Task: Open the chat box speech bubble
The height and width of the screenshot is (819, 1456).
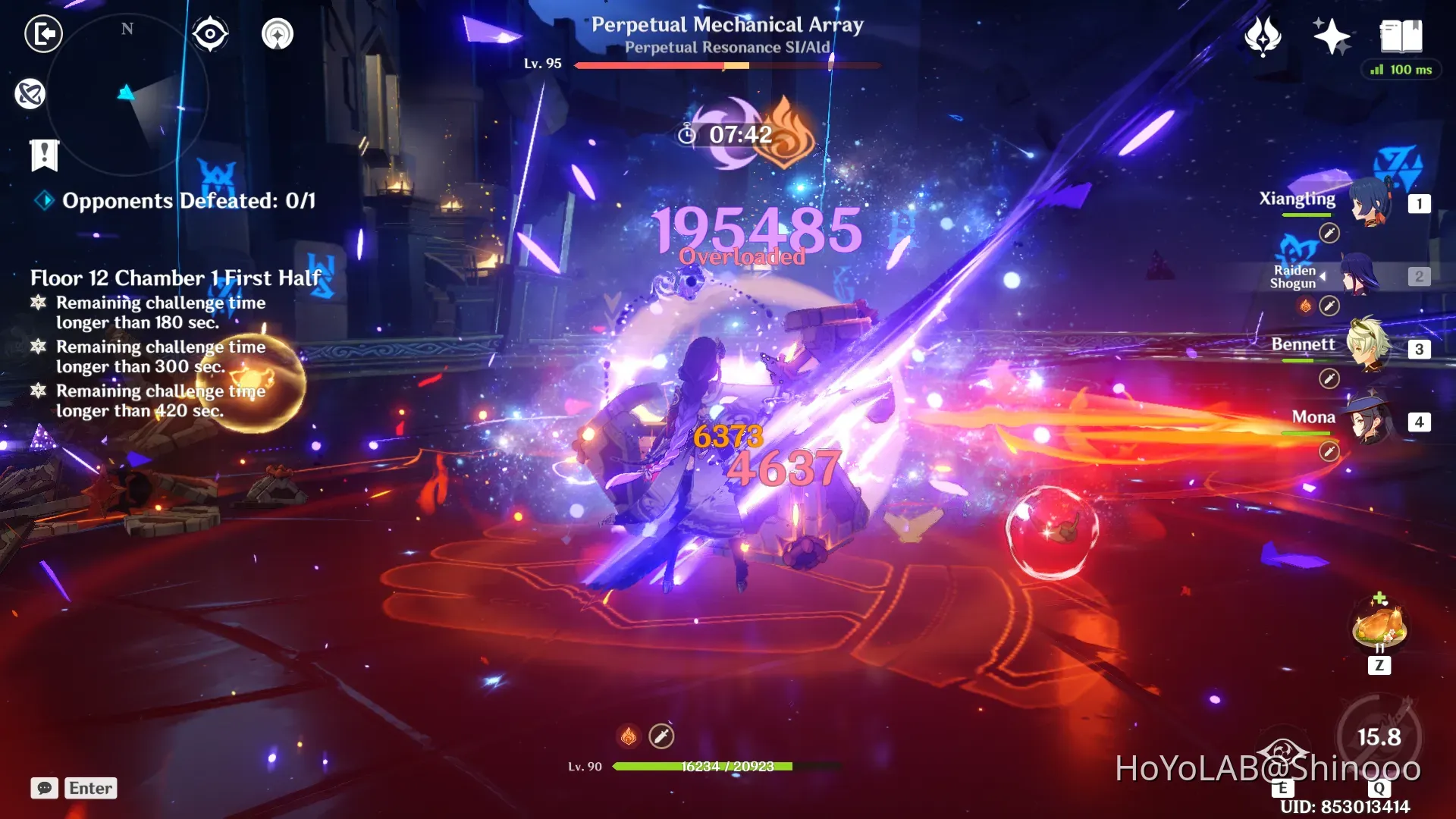Action: tap(45, 788)
